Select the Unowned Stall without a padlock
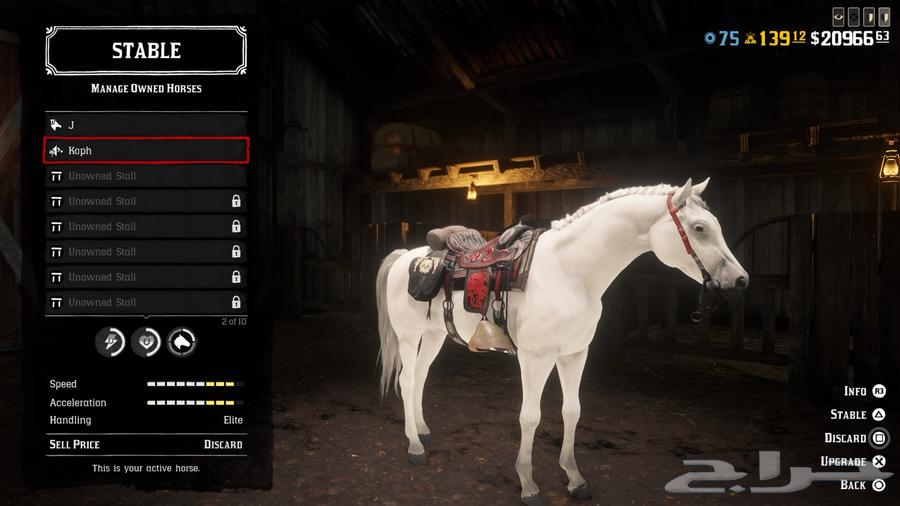The image size is (900, 506). point(146,176)
